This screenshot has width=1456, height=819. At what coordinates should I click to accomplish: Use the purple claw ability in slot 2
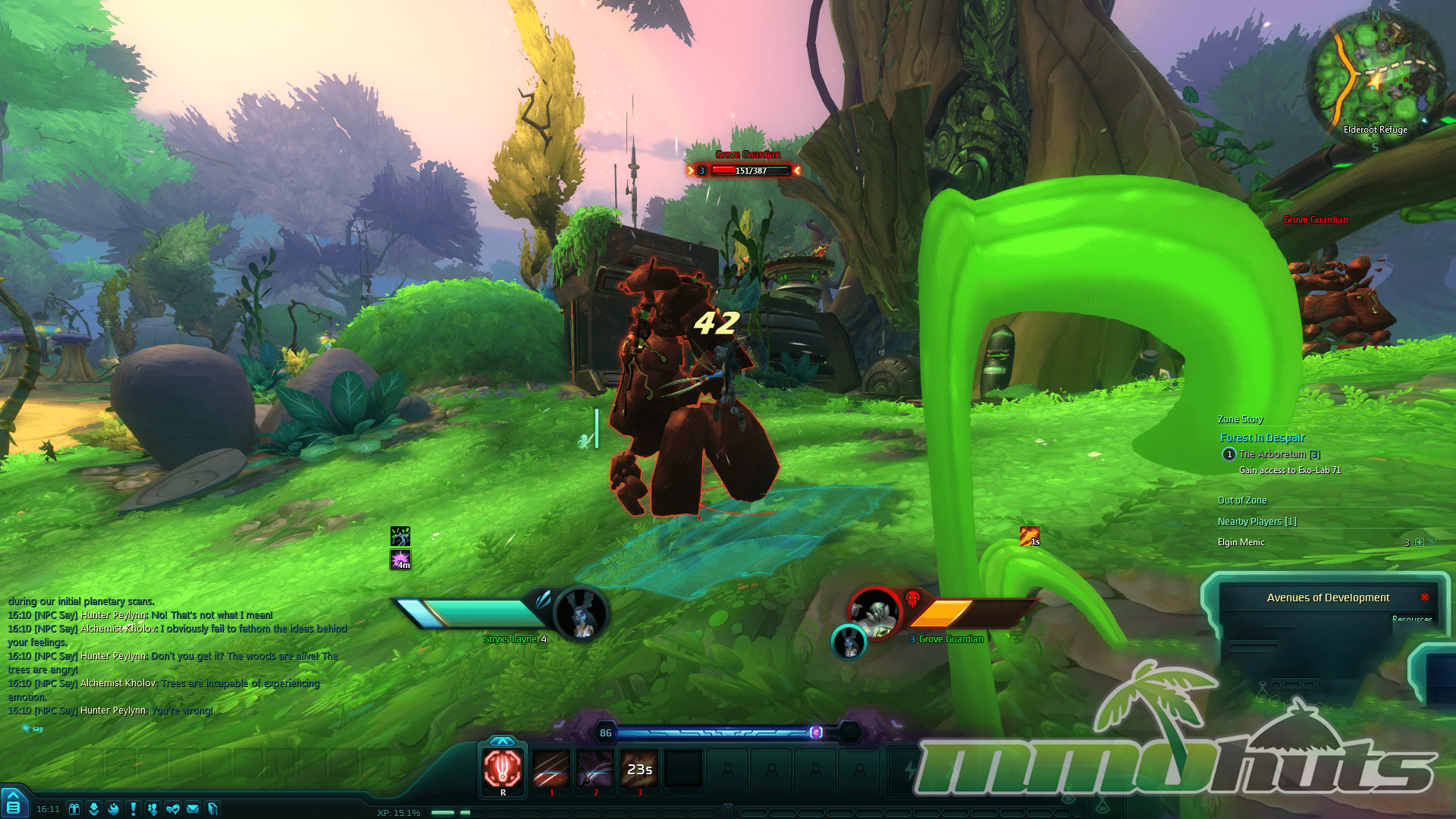pyautogui.click(x=595, y=770)
